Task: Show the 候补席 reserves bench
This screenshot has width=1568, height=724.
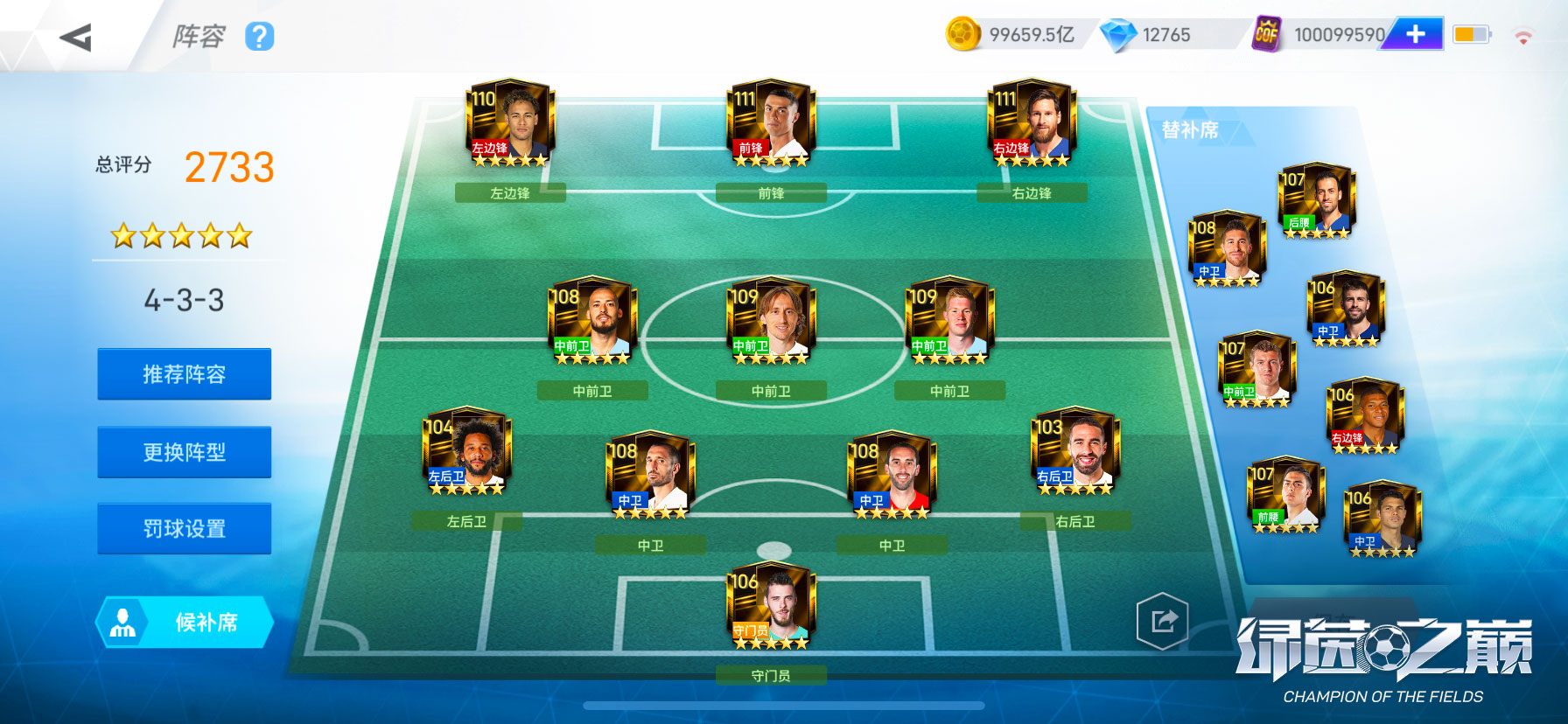Action: pos(185,623)
